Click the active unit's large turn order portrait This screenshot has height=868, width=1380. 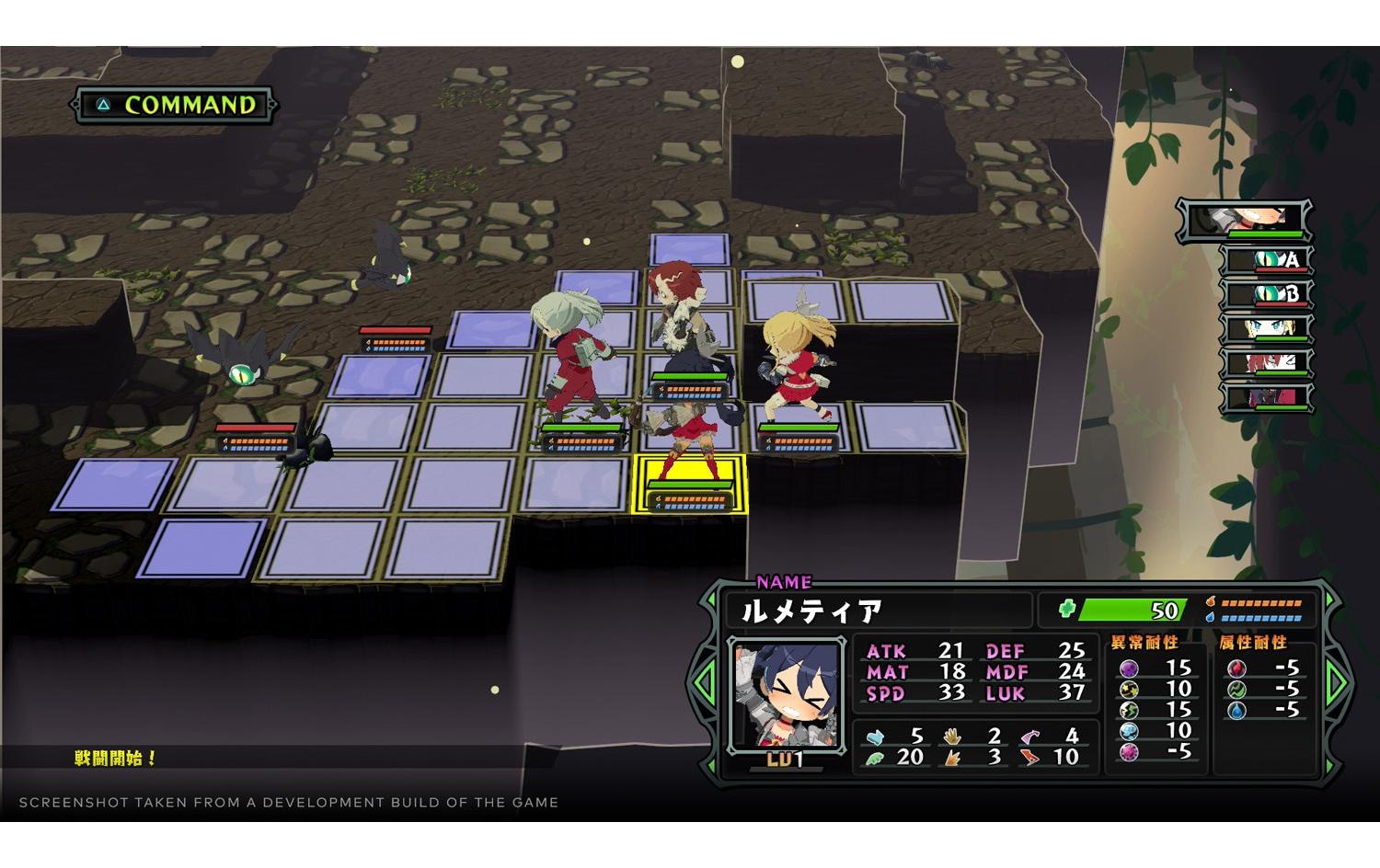coord(1246,220)
